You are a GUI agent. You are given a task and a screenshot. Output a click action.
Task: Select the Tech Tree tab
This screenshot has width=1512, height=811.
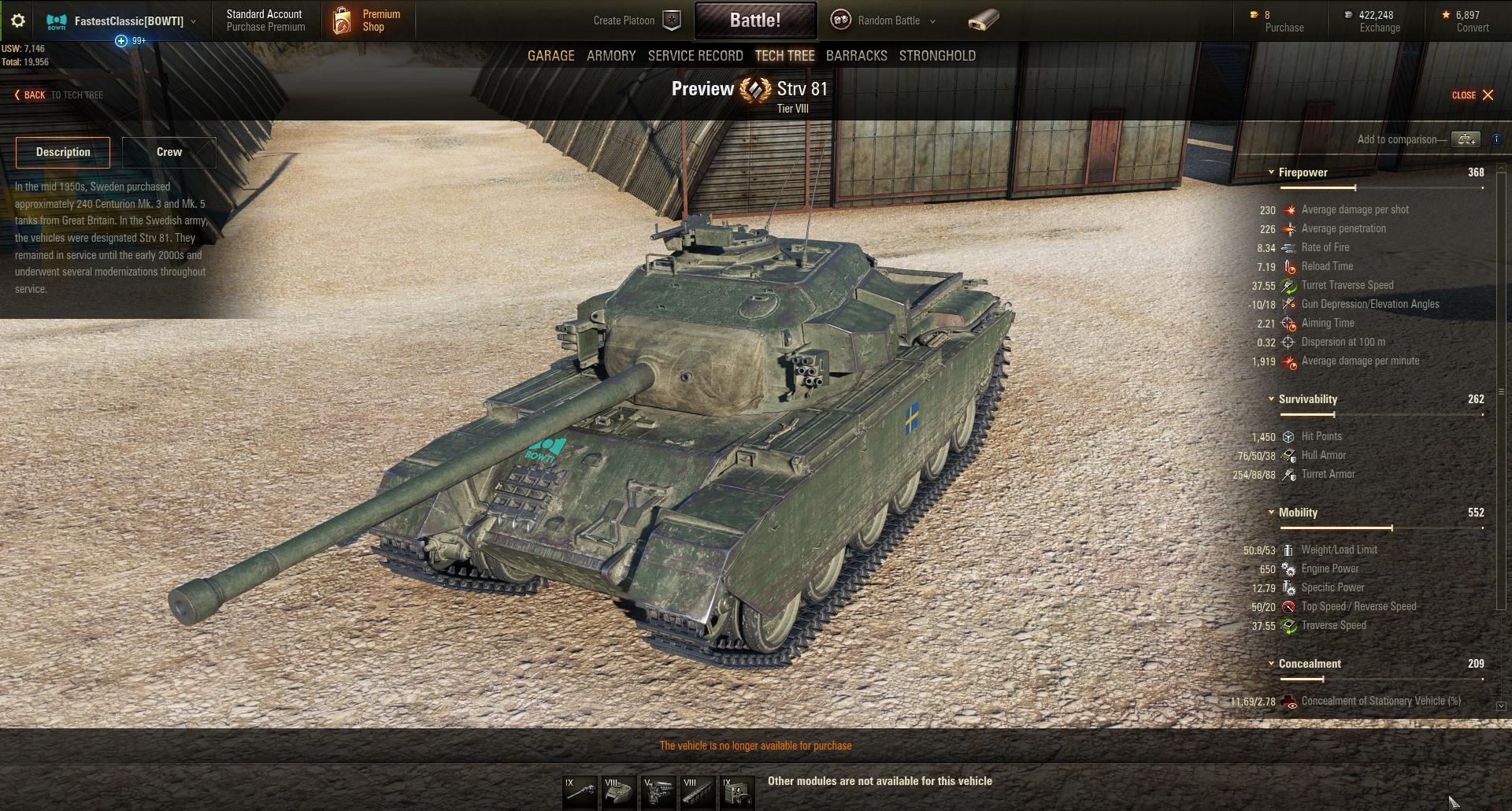(784, 56)
